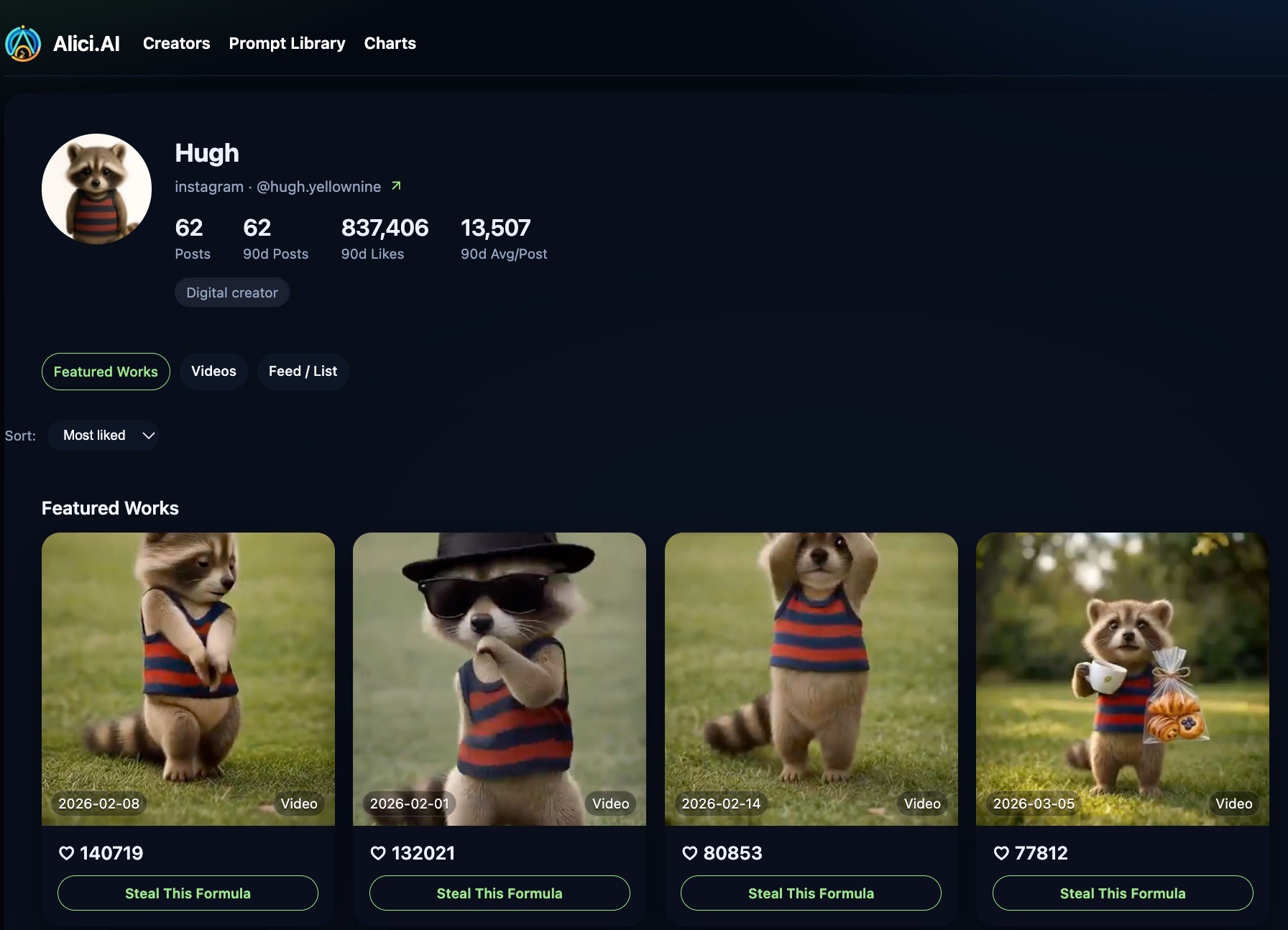The image size is (1288, 930).
Task: Click the Alici.AI logo icon
Action: point(22,43)
